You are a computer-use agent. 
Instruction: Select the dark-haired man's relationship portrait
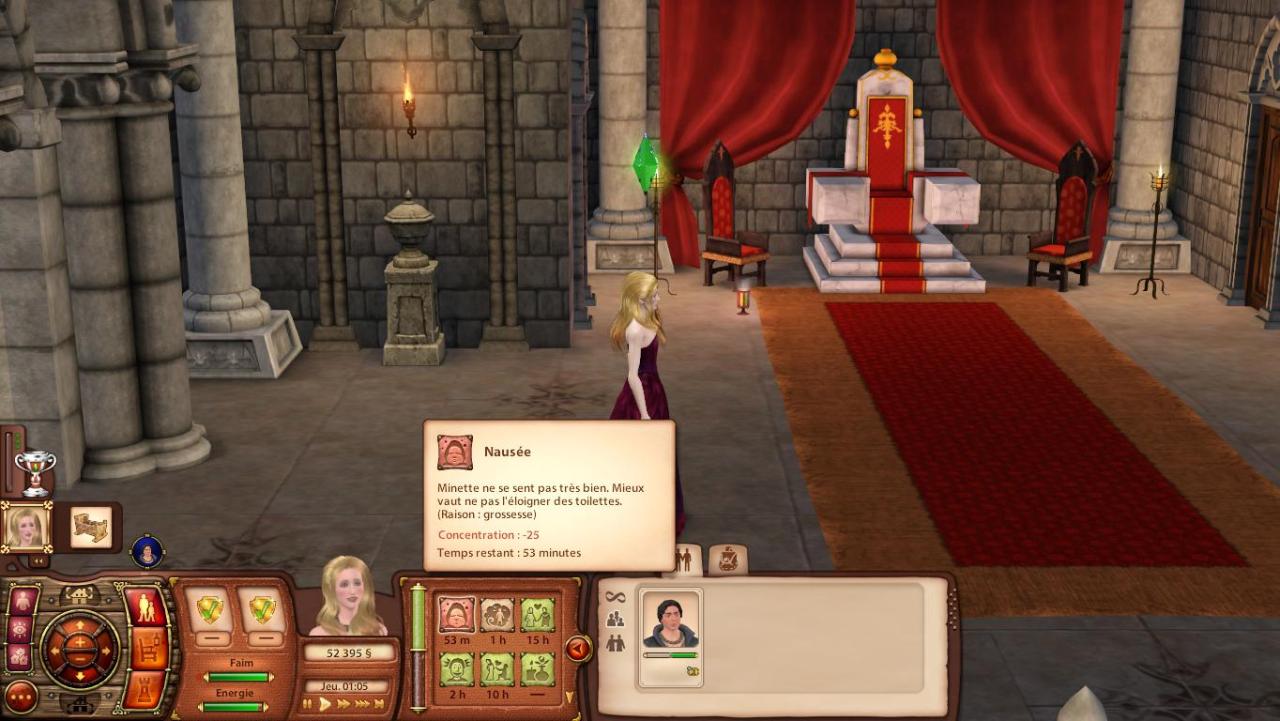tap(670, 624)
